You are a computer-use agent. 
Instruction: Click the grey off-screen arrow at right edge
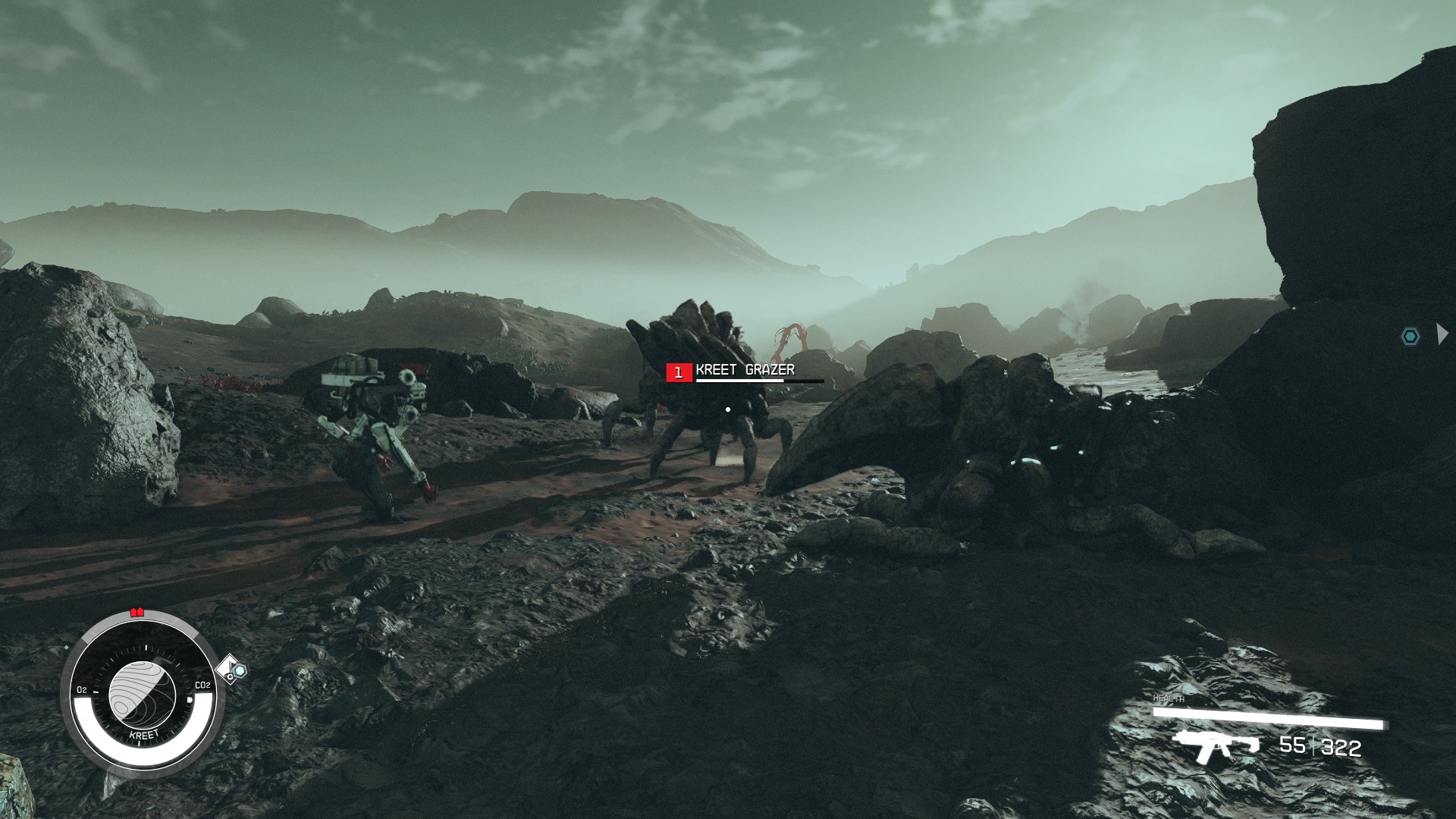1442,334
